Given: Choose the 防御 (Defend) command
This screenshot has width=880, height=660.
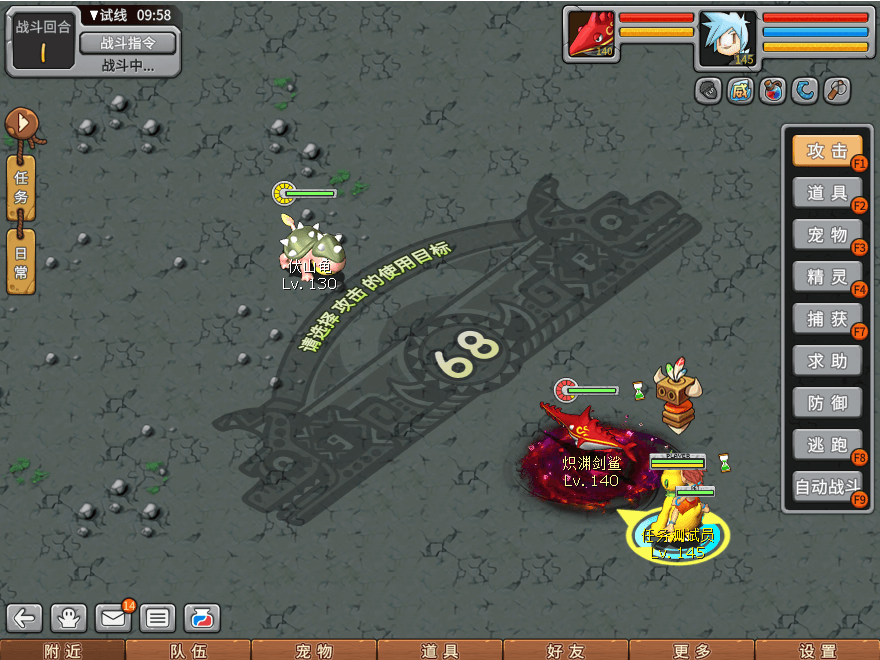Looking at the screenshot, I should click(x=827, y=403).
